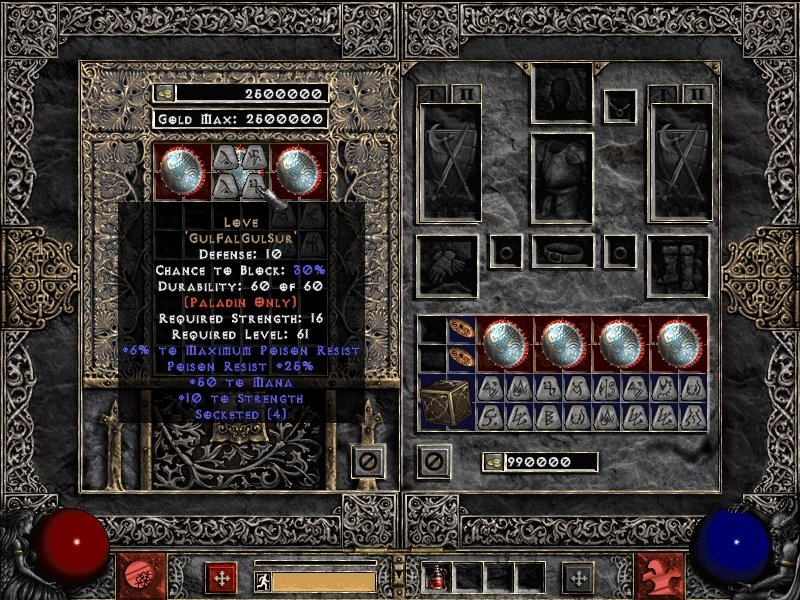This screenshot has width=800, height=600.
Task: Click the red new stats plus button
Action: [221, 577]
